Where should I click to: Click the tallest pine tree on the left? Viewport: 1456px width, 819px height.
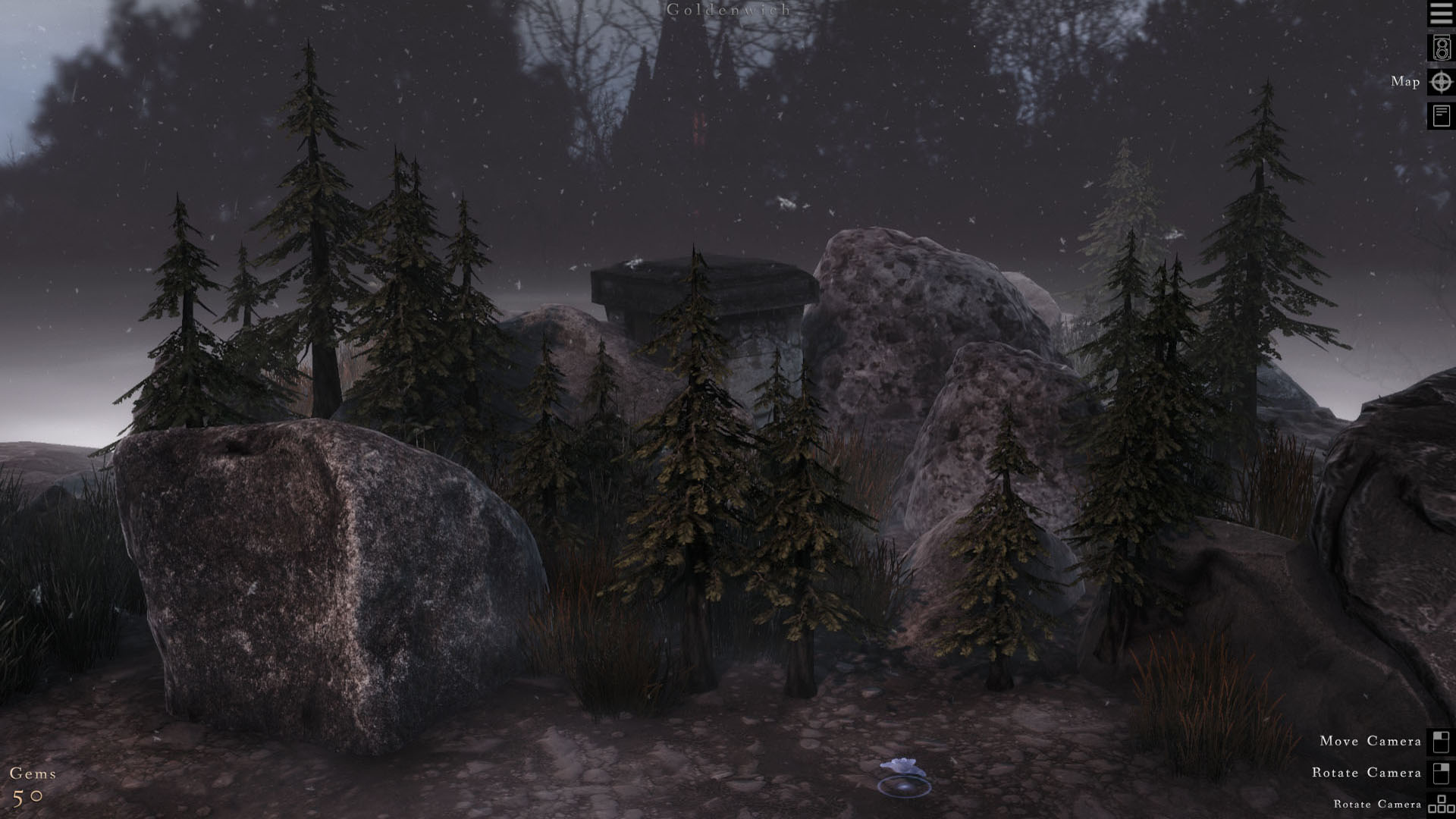[311, 227]
